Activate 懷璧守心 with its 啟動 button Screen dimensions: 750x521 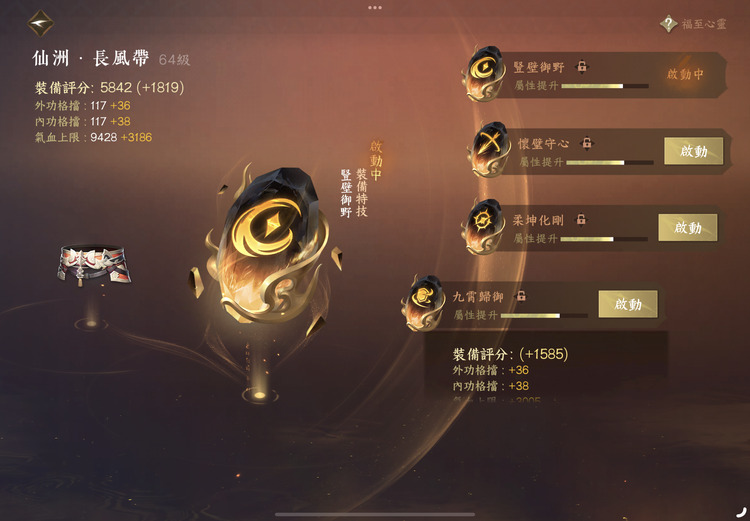[693, 151]
